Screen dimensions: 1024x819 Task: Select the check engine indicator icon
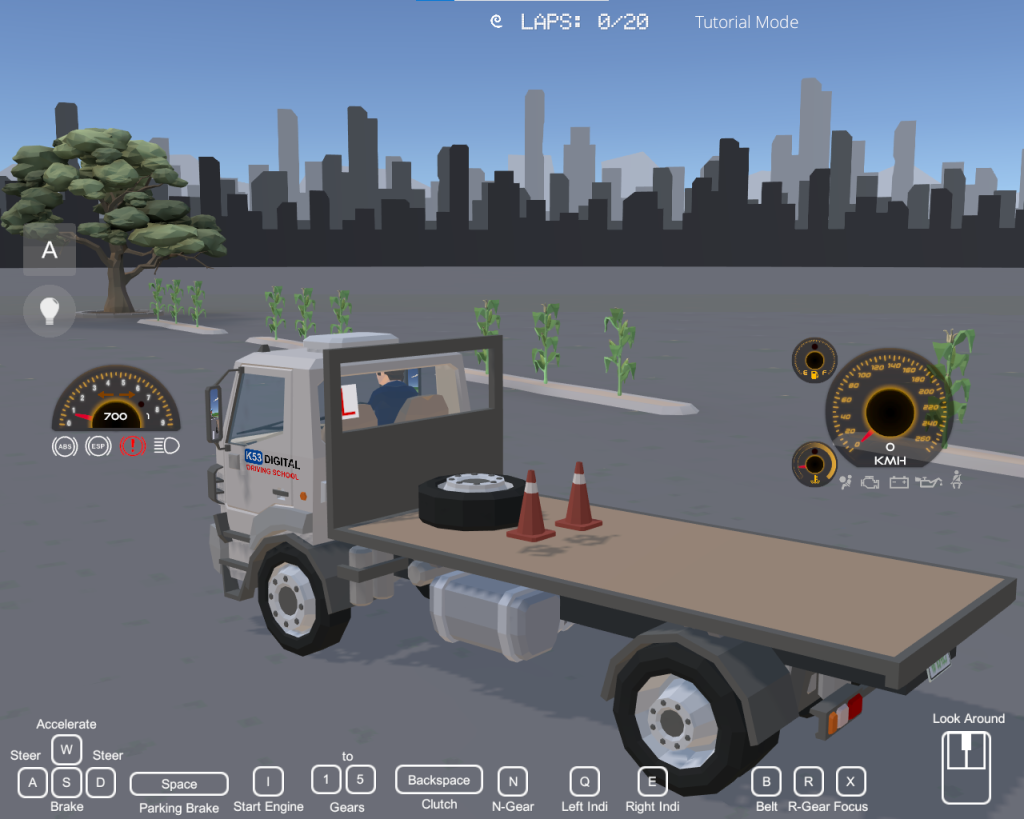[871, 483]
